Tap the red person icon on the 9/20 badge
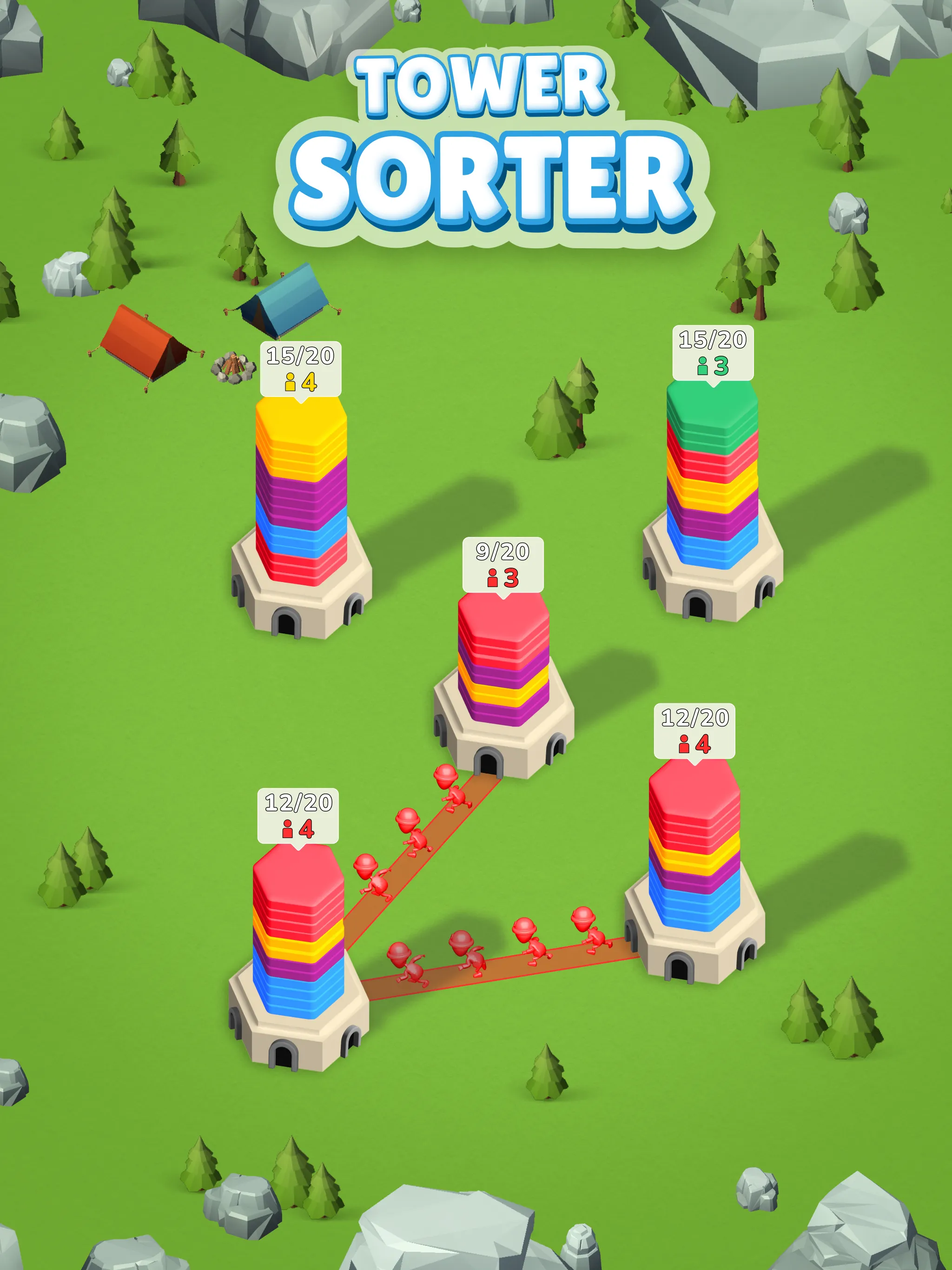The height and width of the screenshot is (1270, 952). click(493, 578)
